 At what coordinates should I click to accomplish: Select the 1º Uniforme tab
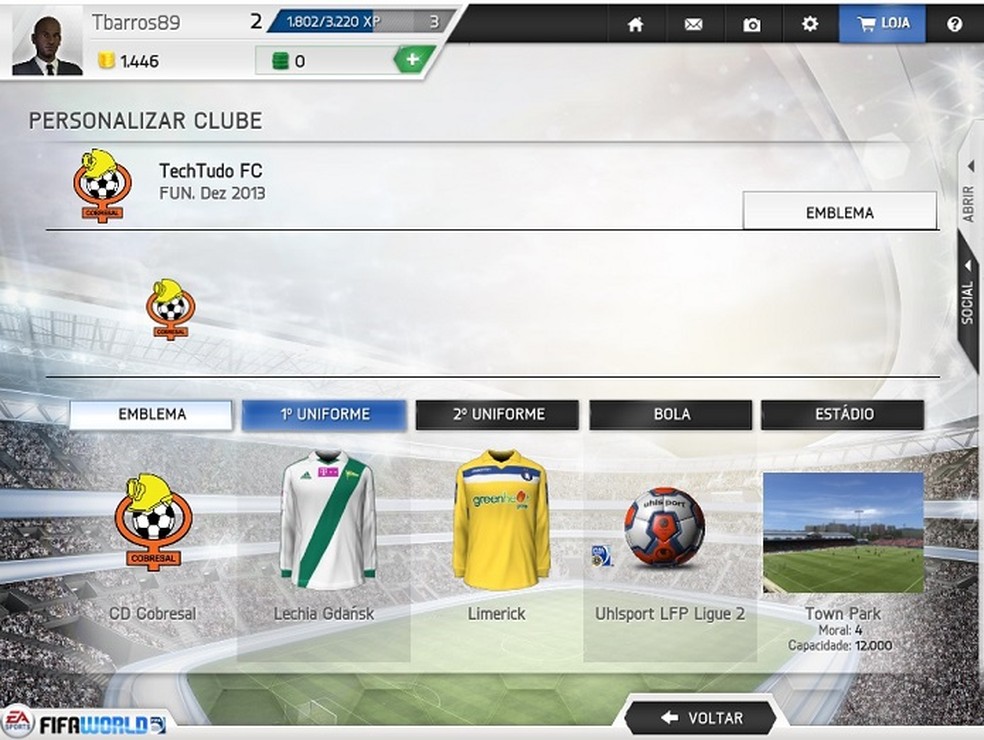click(x=324, y=414)
